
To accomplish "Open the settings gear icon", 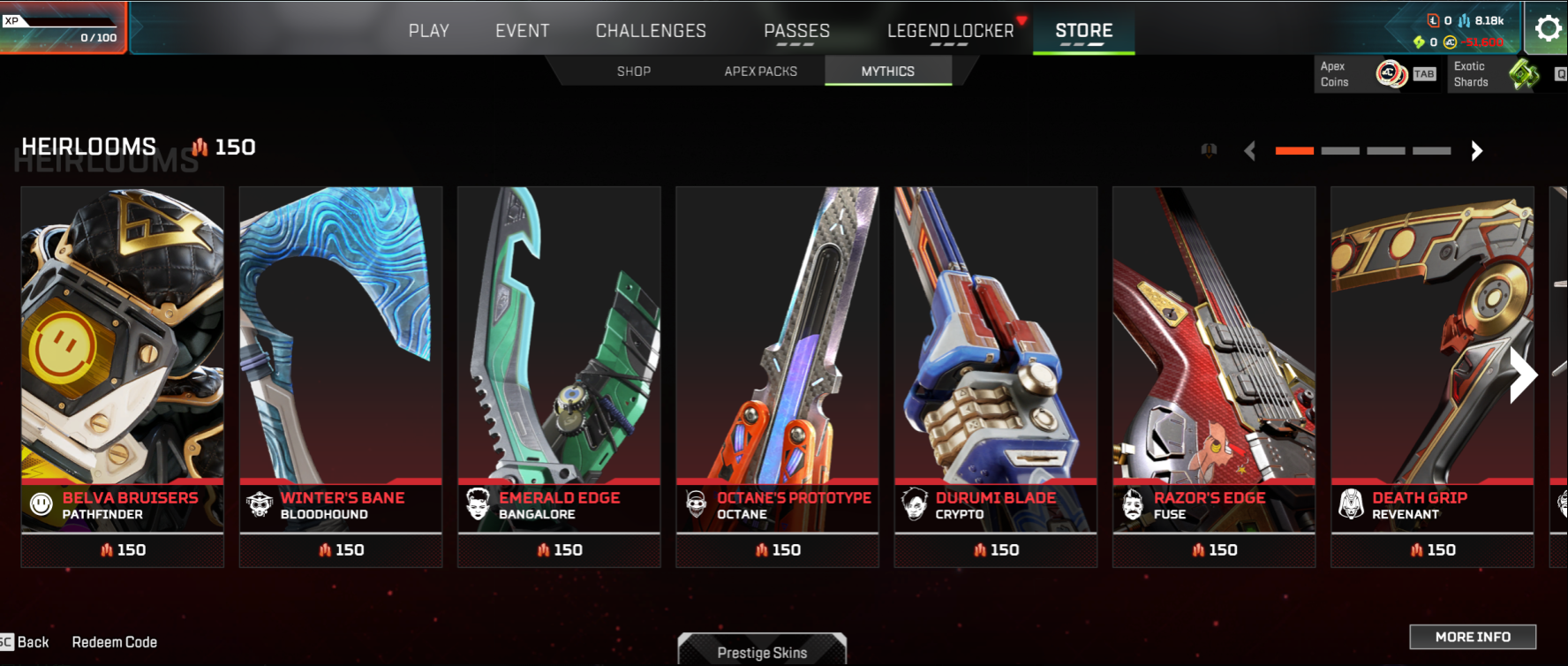I will [1548, 29].
